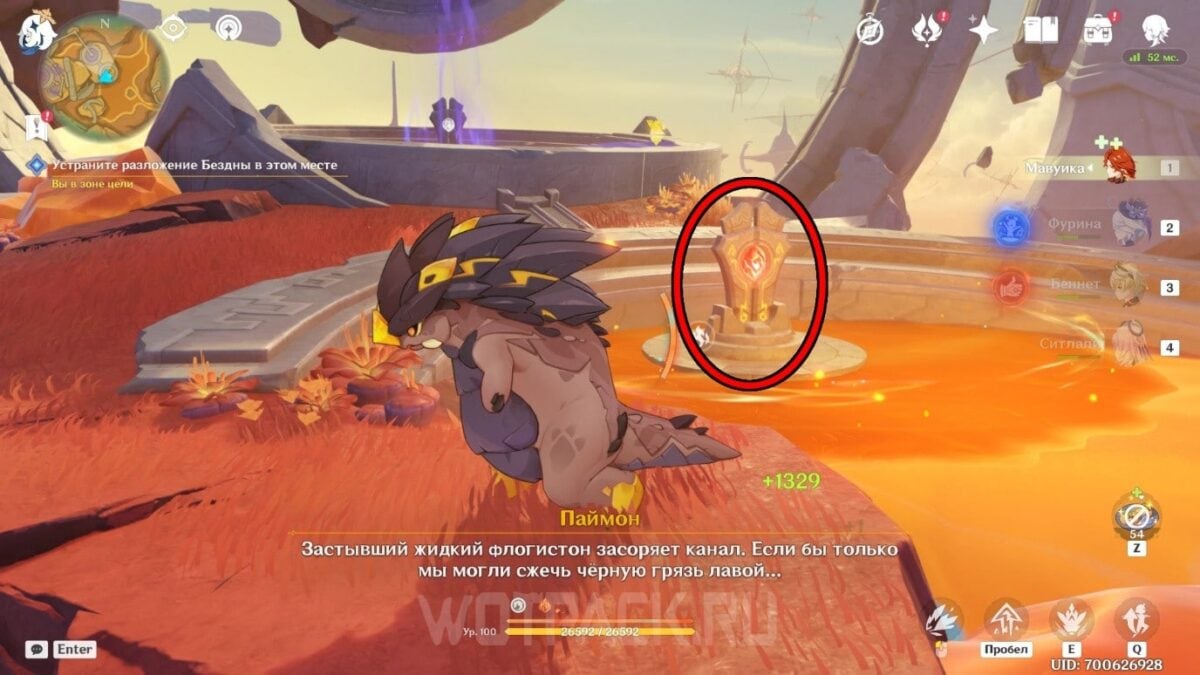This screenshot has height=675, width=1200.
Task: Tap the sprint button labeled Пробел
Action: 1005,622
